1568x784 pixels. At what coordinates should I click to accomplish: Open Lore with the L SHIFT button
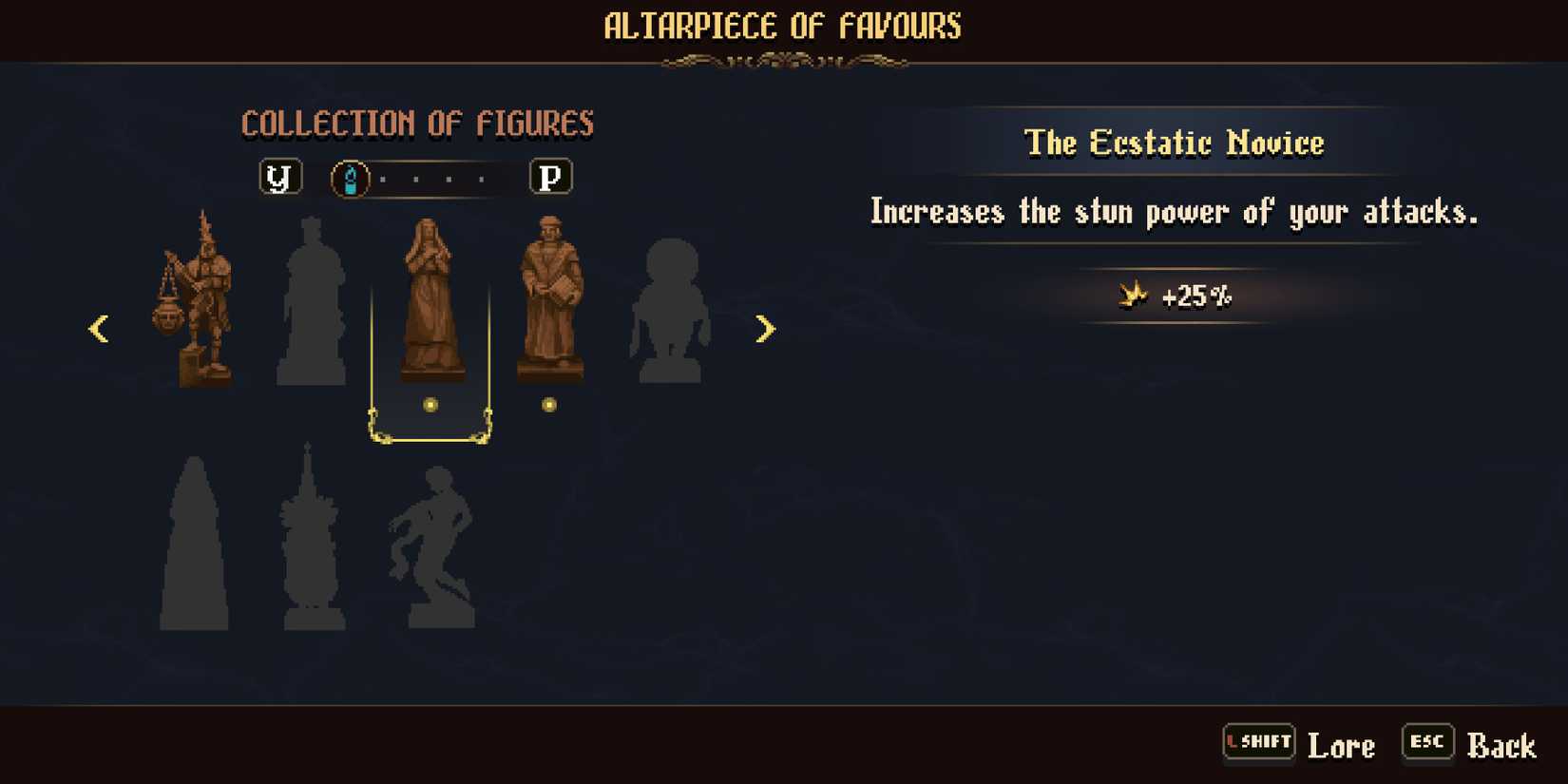pyautogui.click(x=1259, y=742)
